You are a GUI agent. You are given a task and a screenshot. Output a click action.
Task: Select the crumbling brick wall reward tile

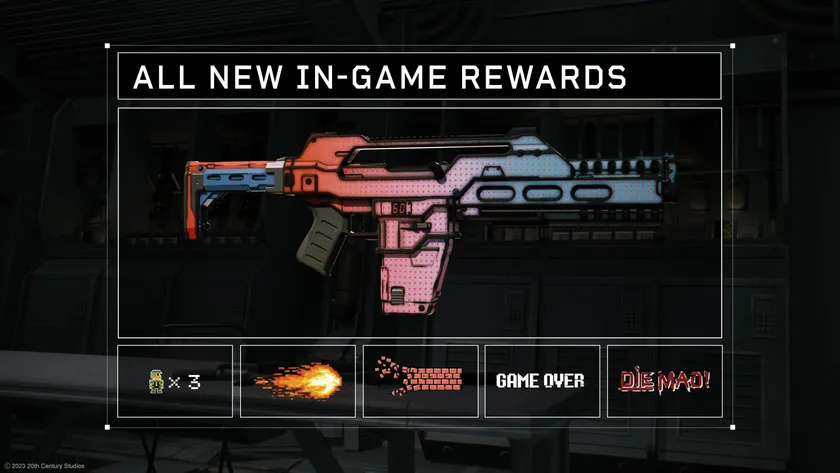point(420,381)
